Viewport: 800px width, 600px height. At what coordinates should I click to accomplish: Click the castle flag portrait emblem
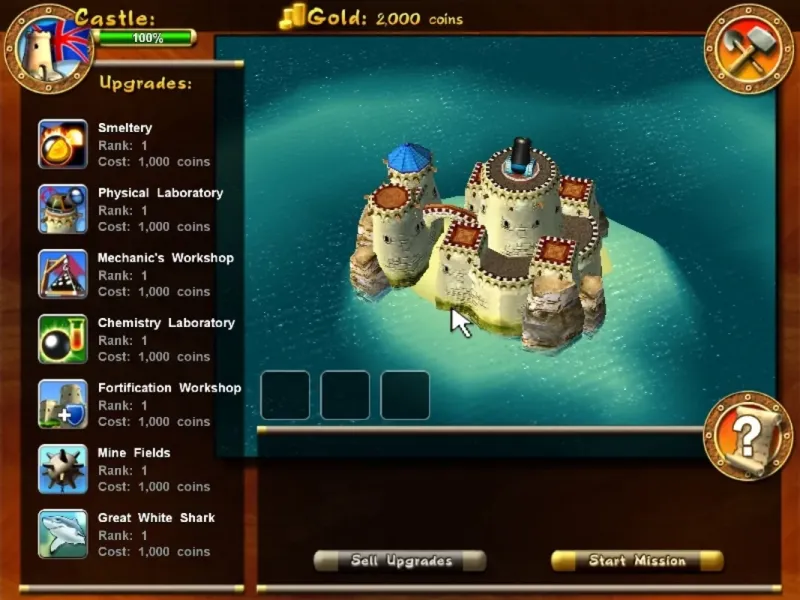point(47,47)
